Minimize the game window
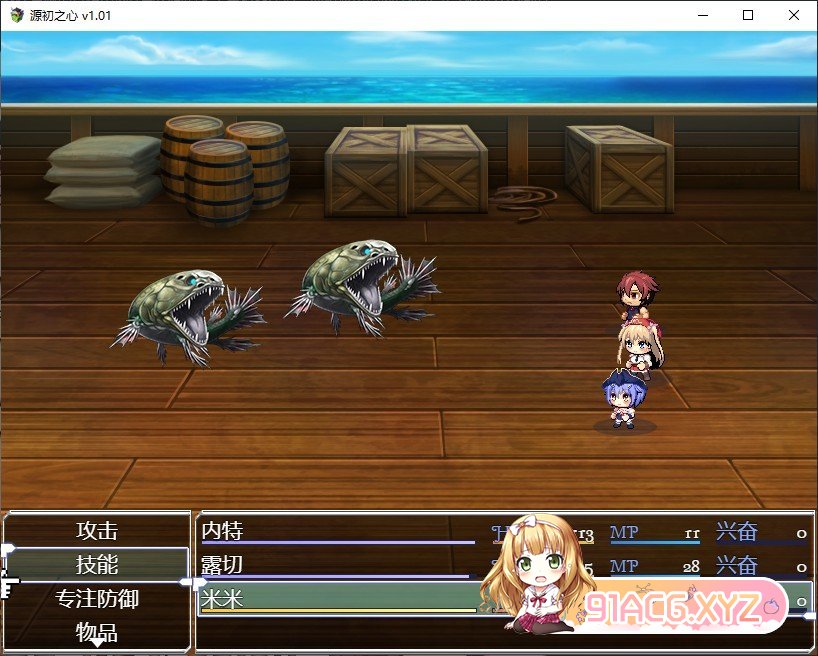Image resolution: width=818 pixels, height=656 pixels. tap(702, 15)
